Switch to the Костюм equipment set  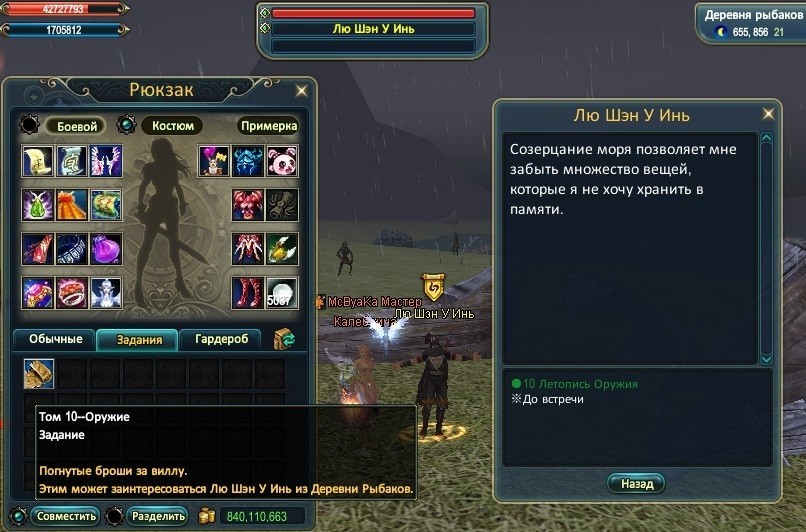click(x=172, y=126)
